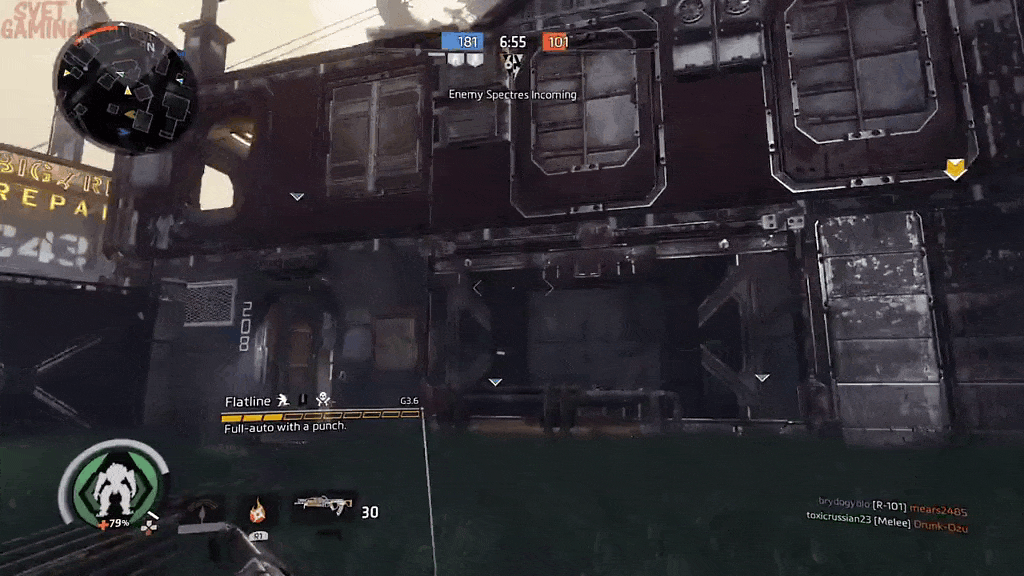This screenshot has width=1024, height=576.
Task: Click the yellow objective waypoint marker
Action: [x=955, y=169]
